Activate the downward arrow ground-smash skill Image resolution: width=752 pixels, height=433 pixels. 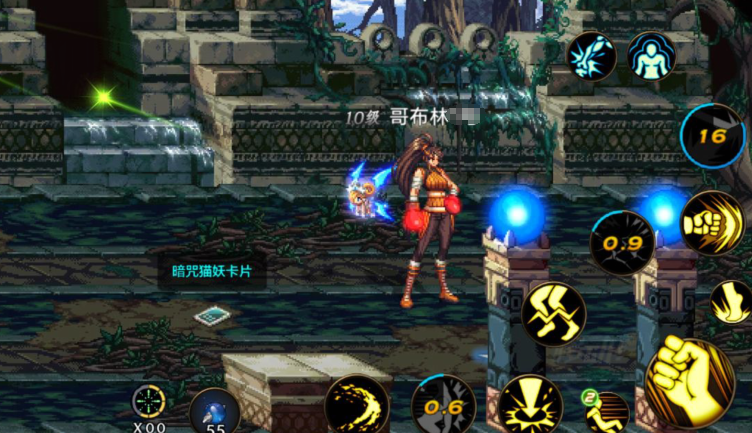530,405
